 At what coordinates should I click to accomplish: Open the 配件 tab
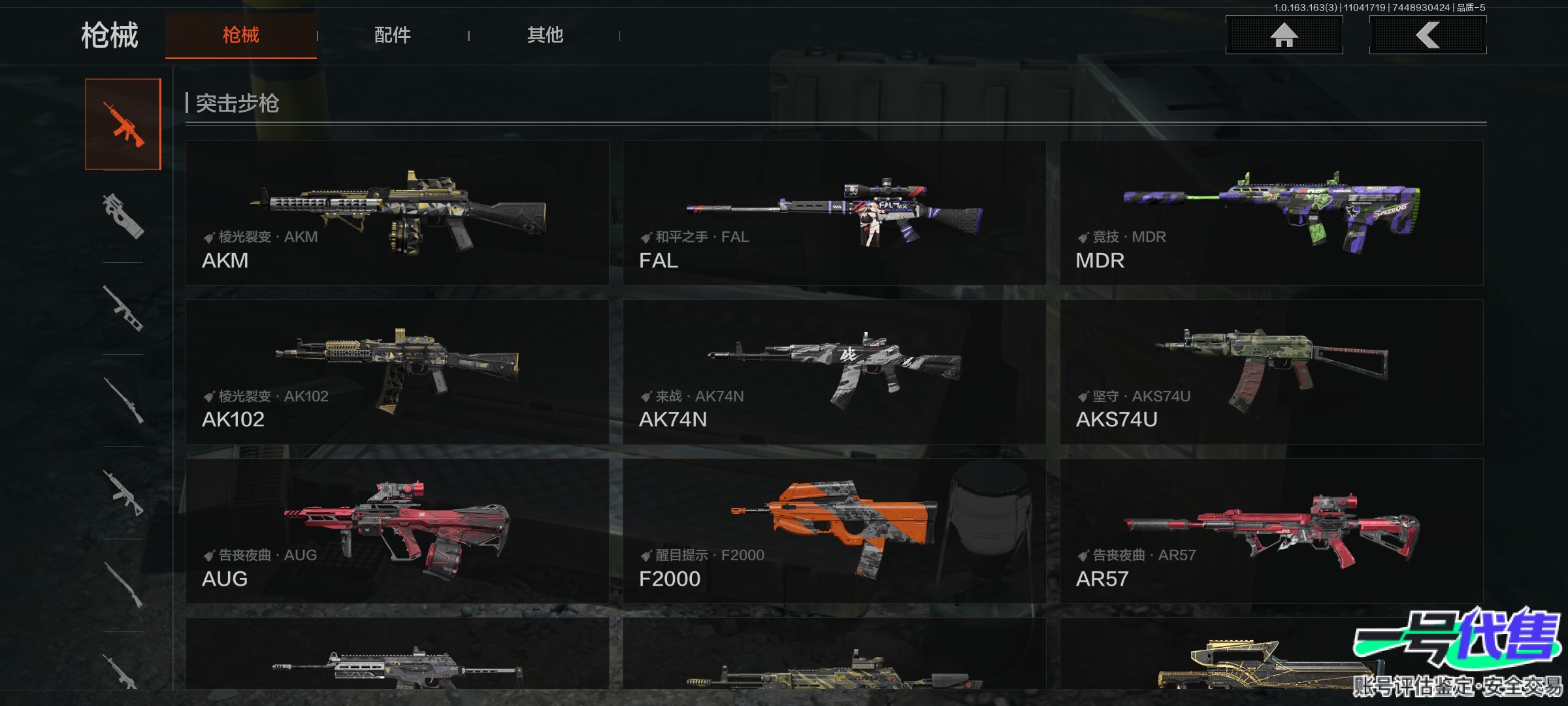(392, 35)
